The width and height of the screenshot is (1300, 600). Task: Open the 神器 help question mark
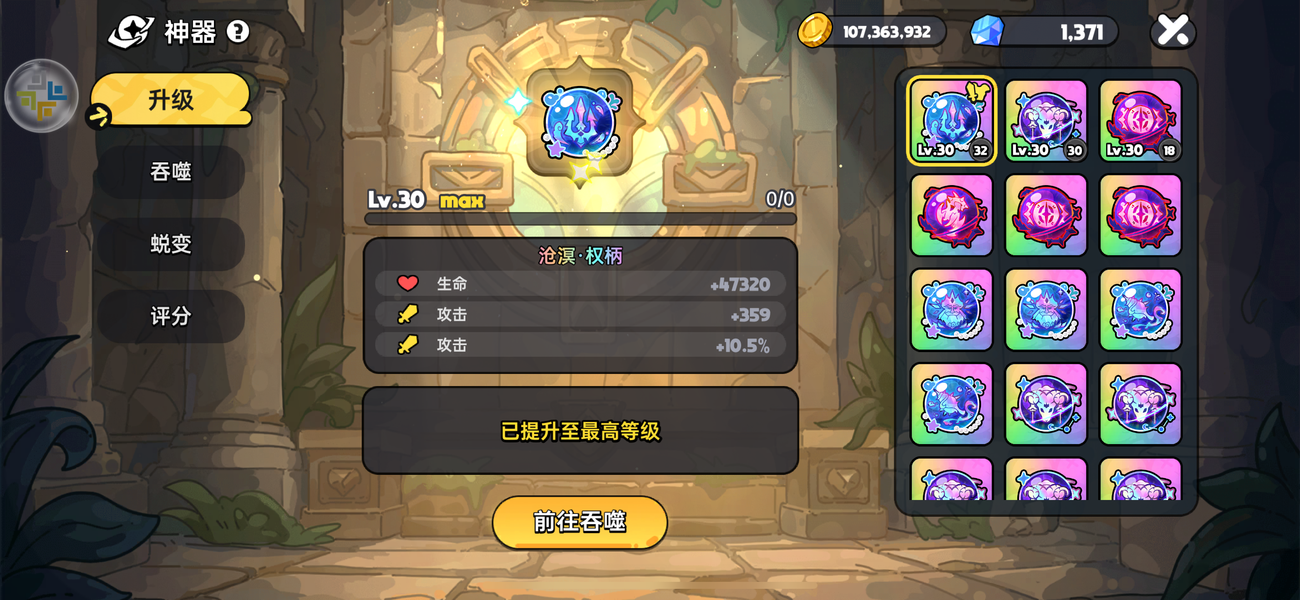point(237,32)
